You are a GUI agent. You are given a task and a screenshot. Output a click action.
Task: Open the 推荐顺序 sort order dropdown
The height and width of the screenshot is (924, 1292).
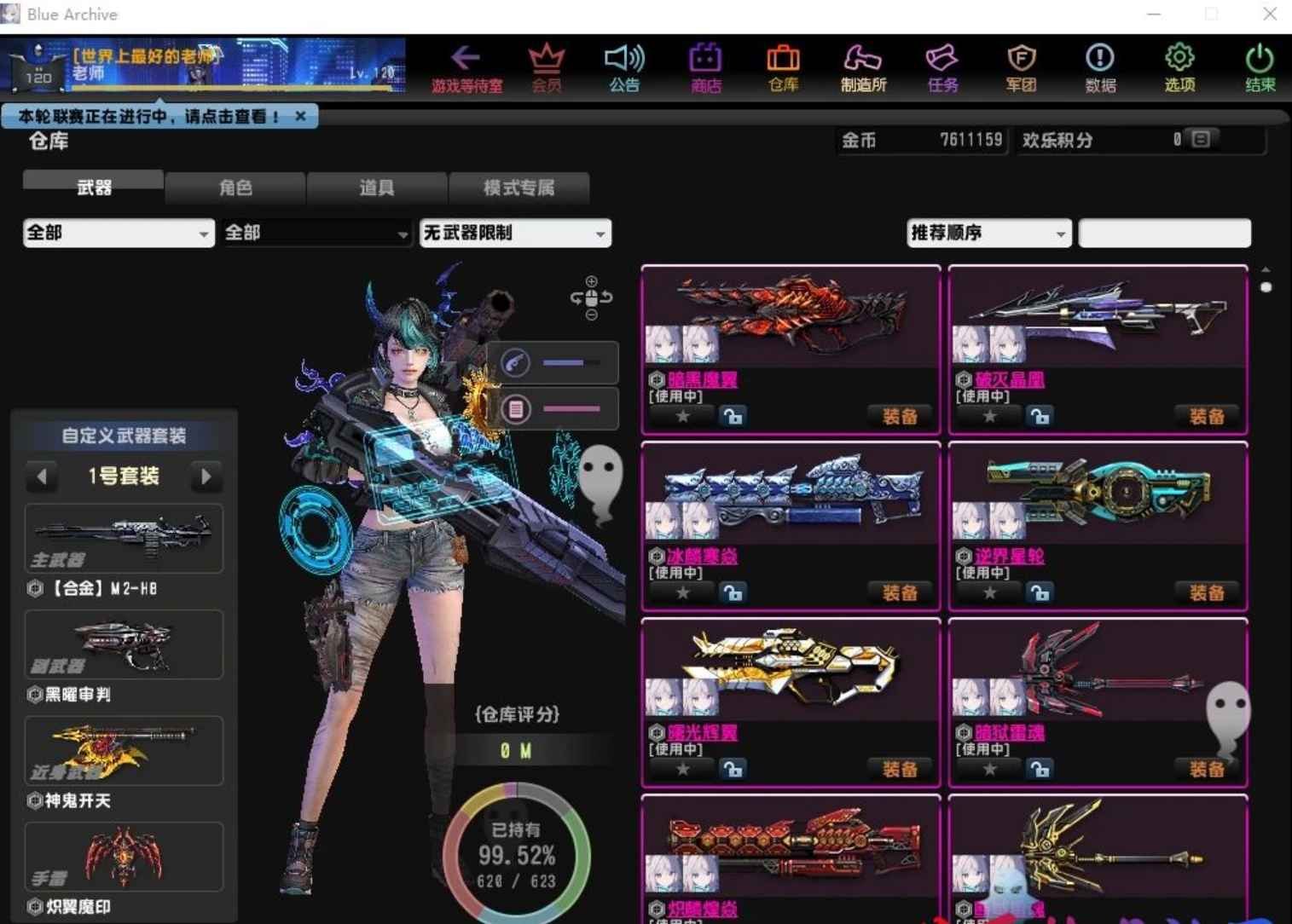988,233
